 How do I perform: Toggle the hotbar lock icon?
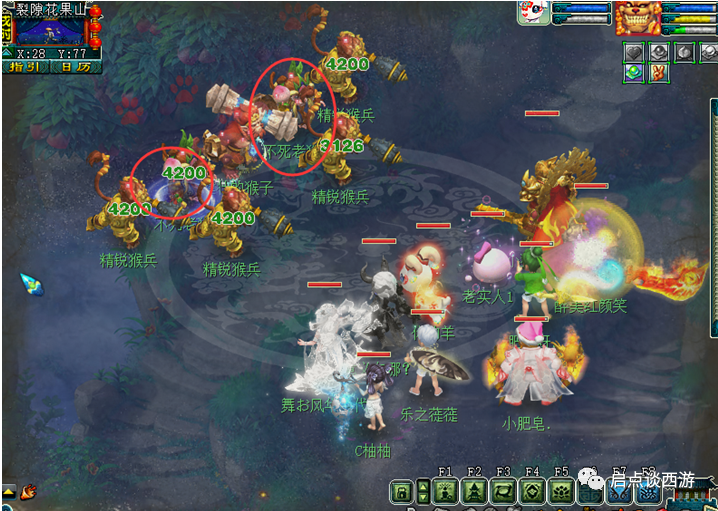[401, 492]
